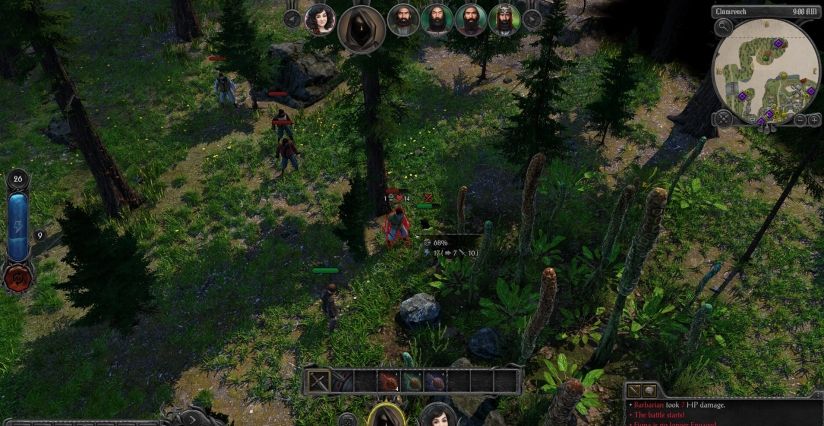Zoom in the minimap with plus button

point(814,119)
